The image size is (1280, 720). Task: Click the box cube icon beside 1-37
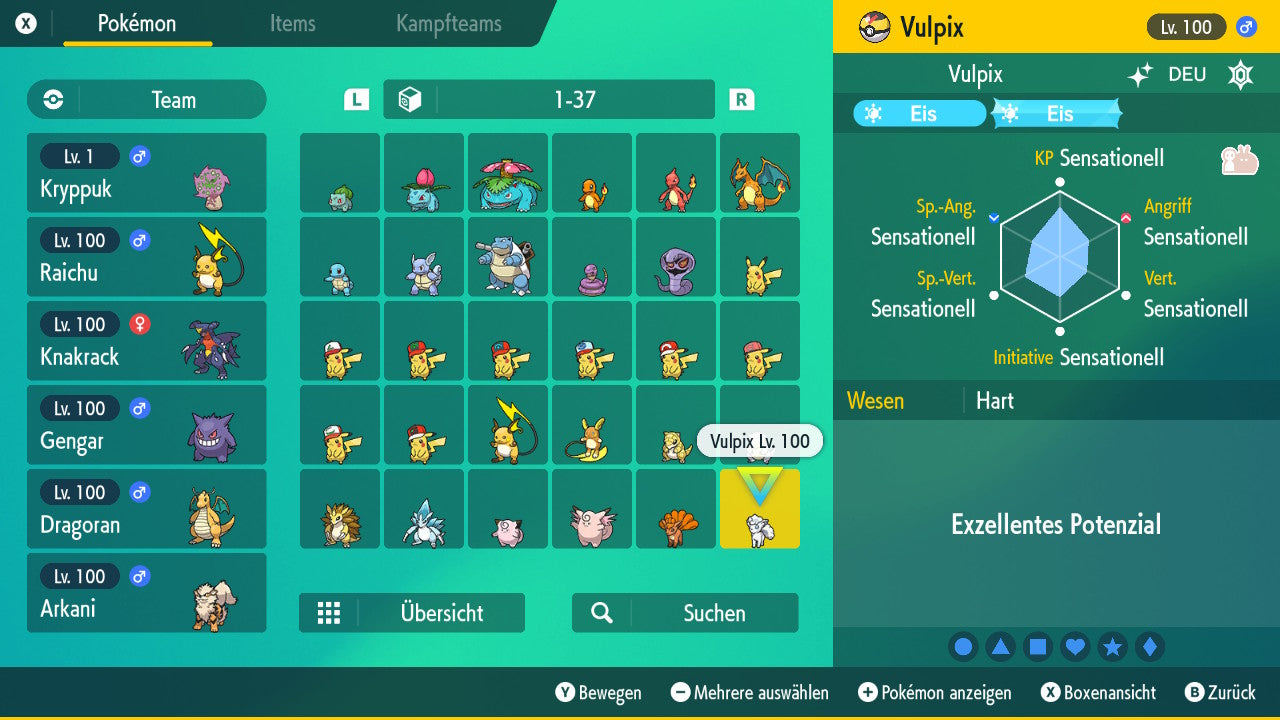click(x=409, y=99)
